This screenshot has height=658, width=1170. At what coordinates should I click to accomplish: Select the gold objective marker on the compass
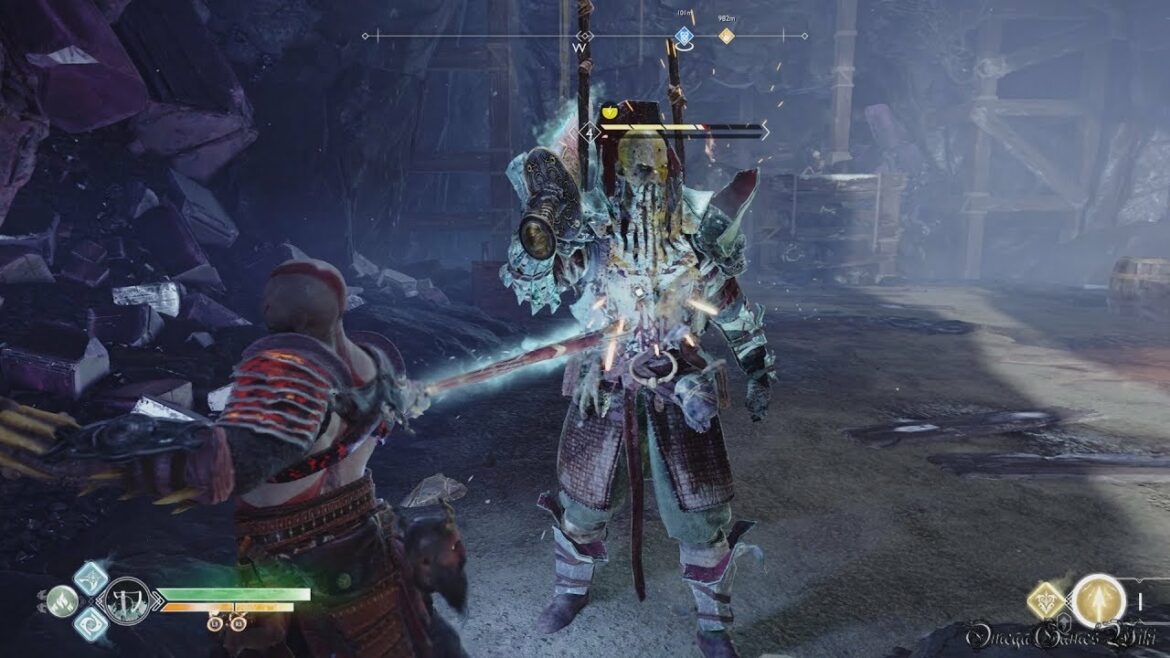(727, 36)
